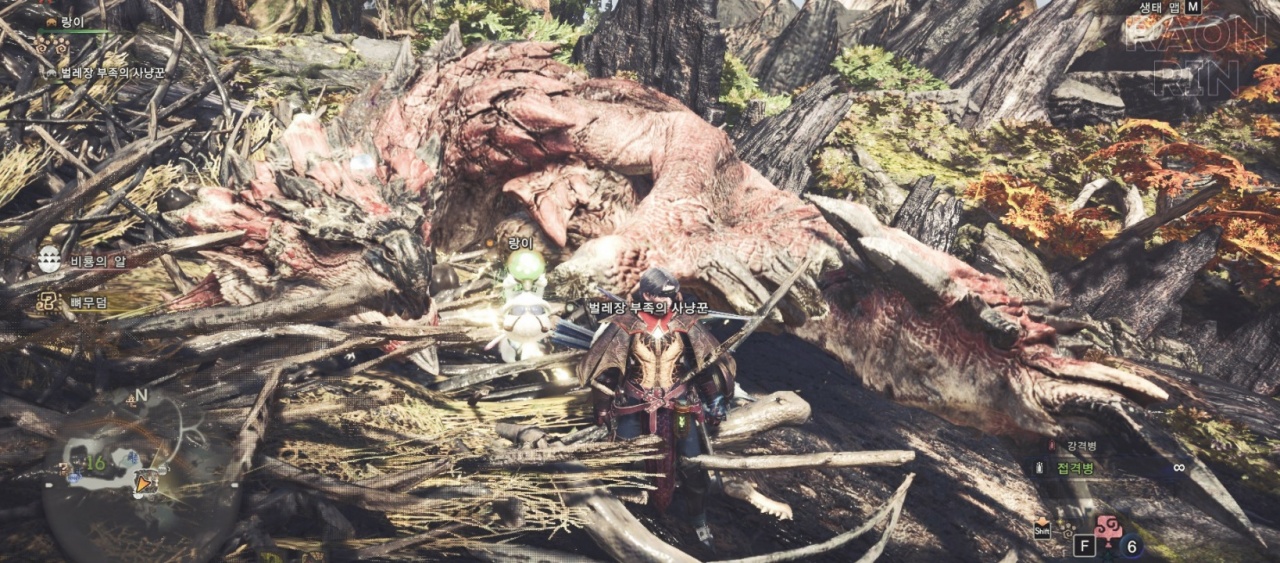Click the 비룡의 알 egg notice
1280x563 pixels.
(x=93, y=260)
